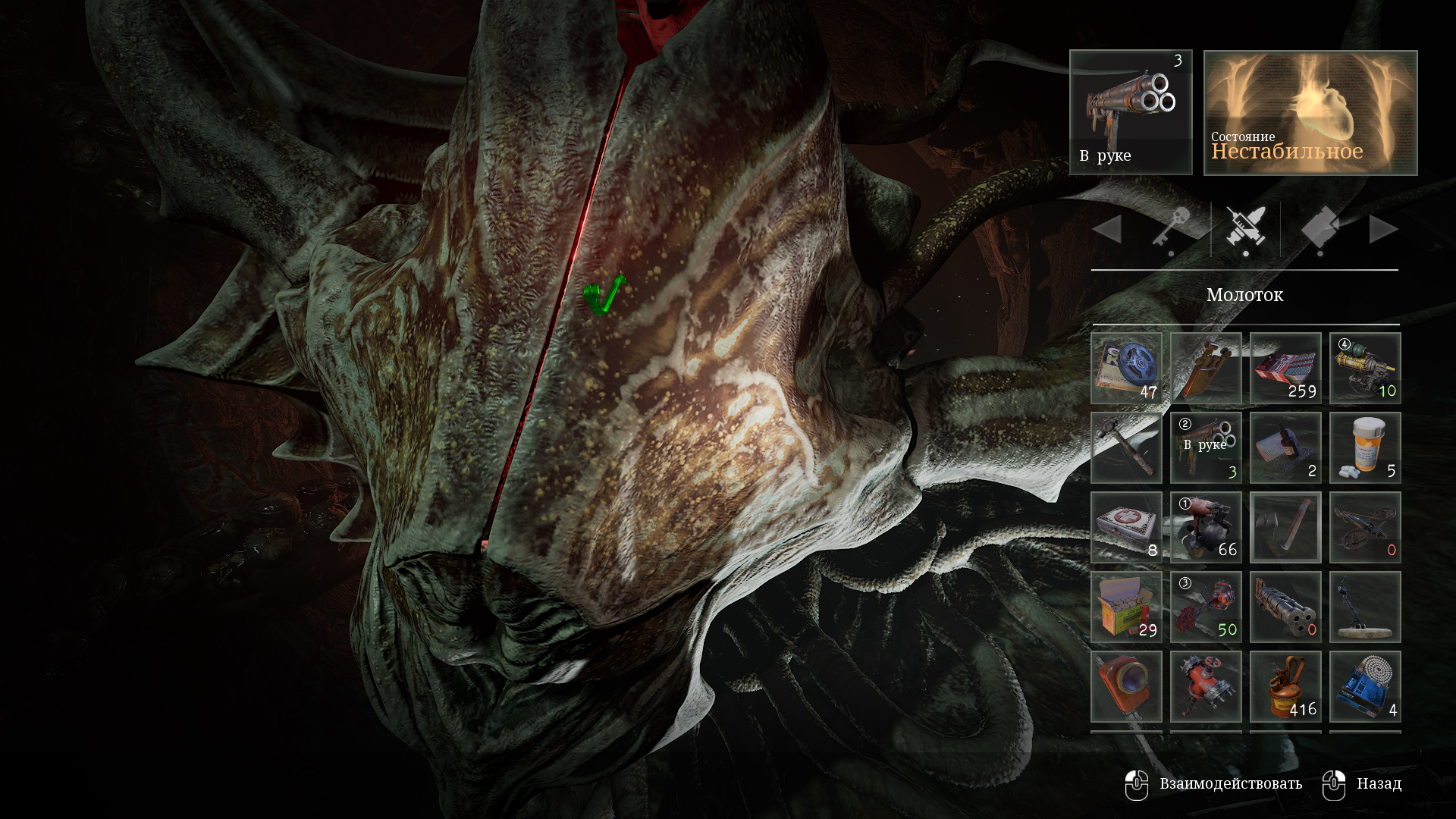
Task: Select the nail gun marked 1
Action: [1206, 527]
